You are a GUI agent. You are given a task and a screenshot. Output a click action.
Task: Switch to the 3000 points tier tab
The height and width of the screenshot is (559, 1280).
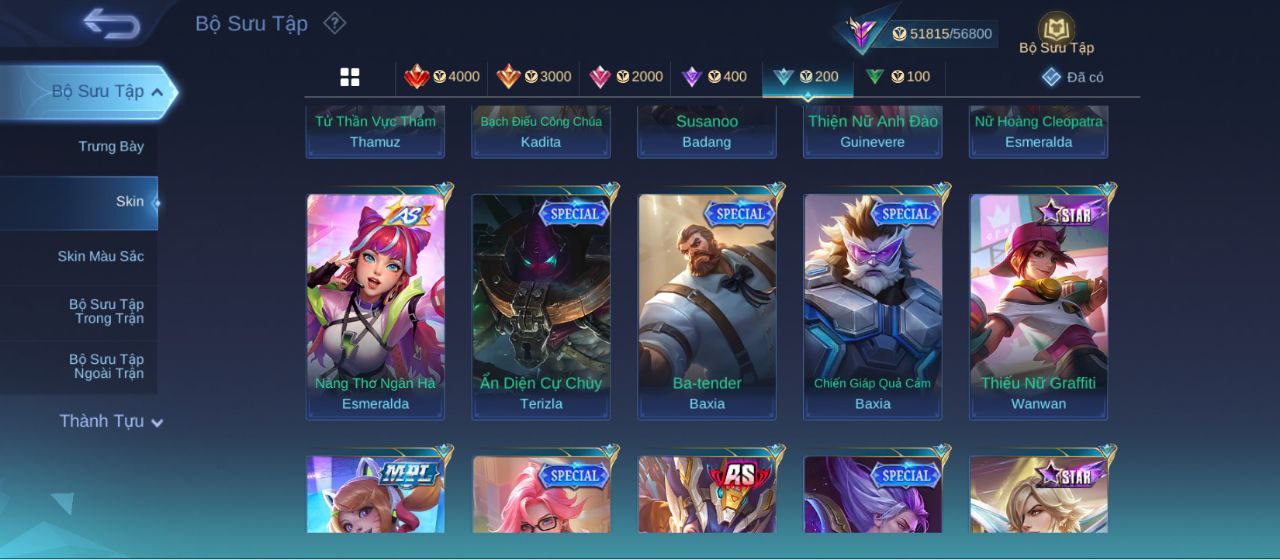click(534, 77)
